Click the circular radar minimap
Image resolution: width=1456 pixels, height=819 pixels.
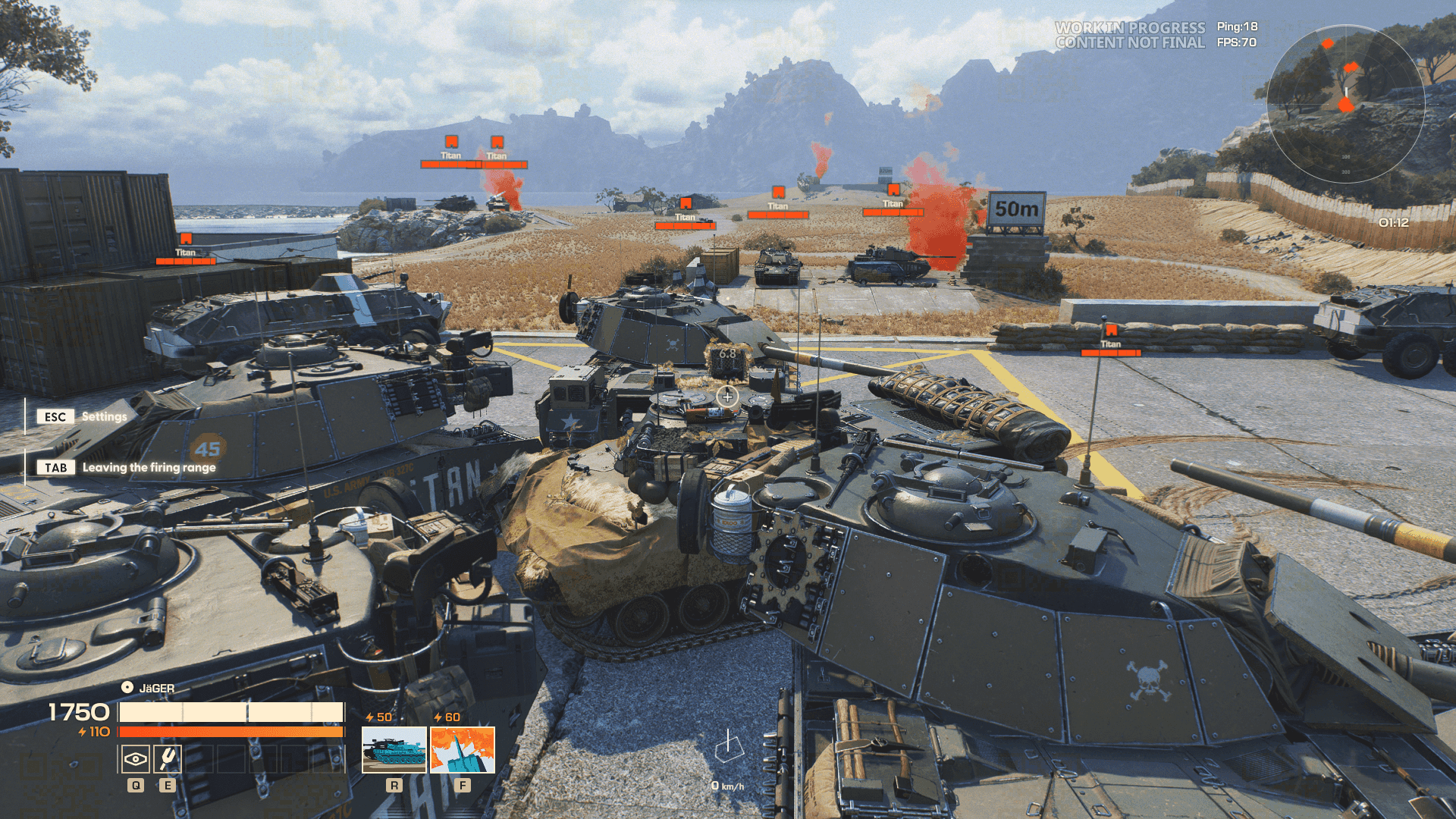1345,104
